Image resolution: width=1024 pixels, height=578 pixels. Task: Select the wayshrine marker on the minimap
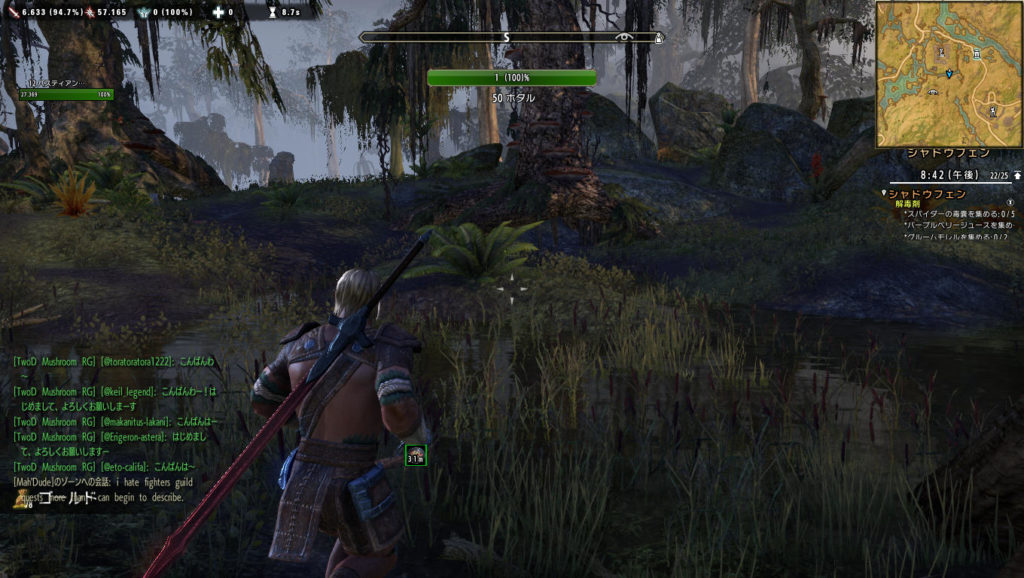(941, 50)
